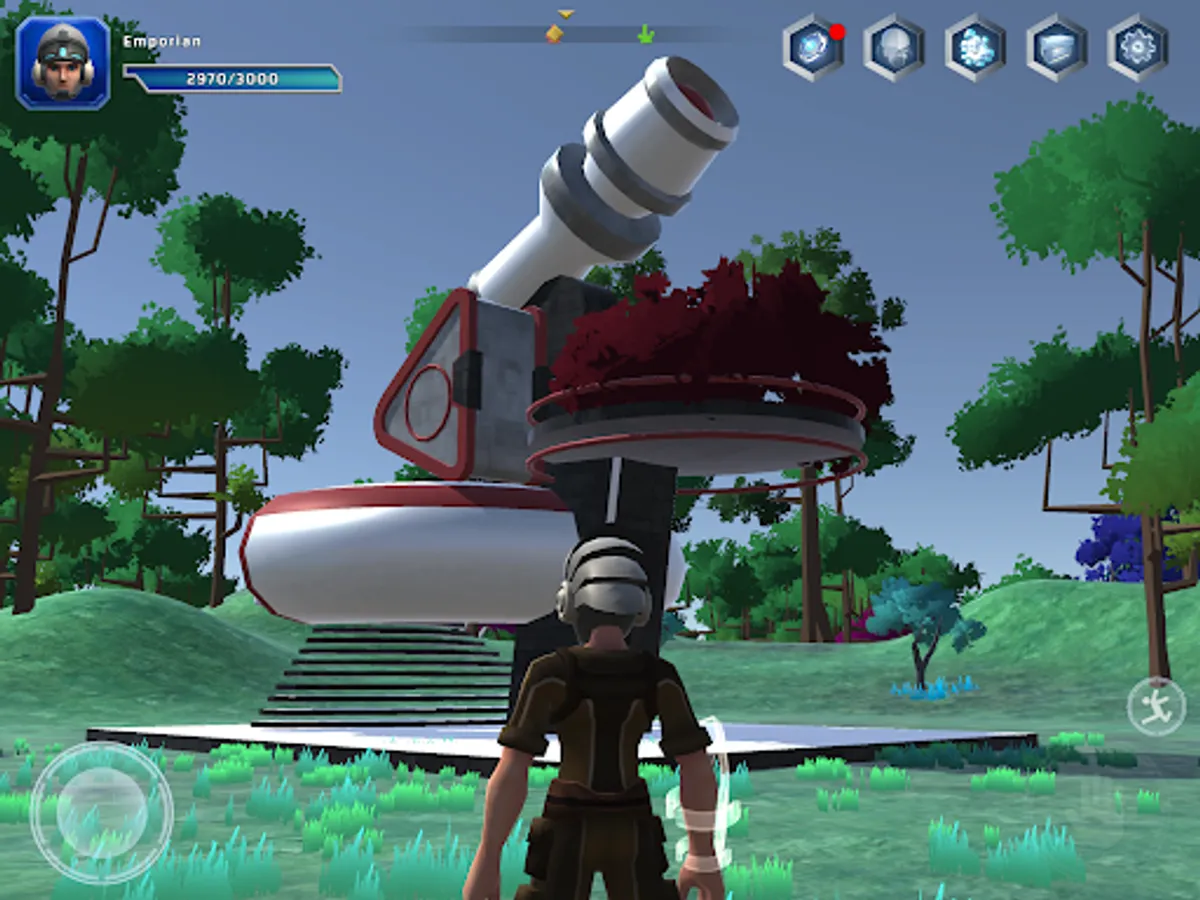
Task: Click the Emporian player portrait
Action: point(62,62)
